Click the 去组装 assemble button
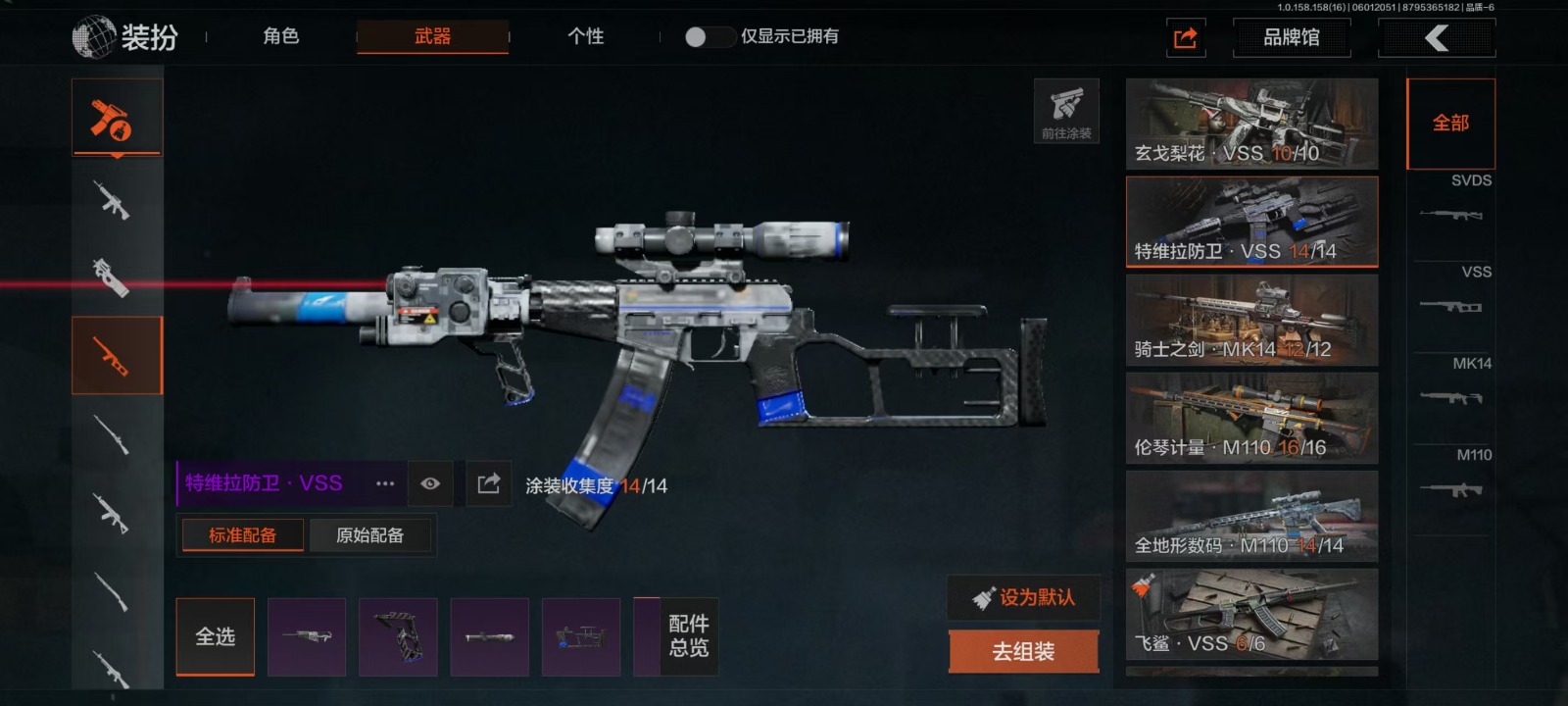Image resolution: width=1568 pixels, height=706 pixels. (1023, 651)
